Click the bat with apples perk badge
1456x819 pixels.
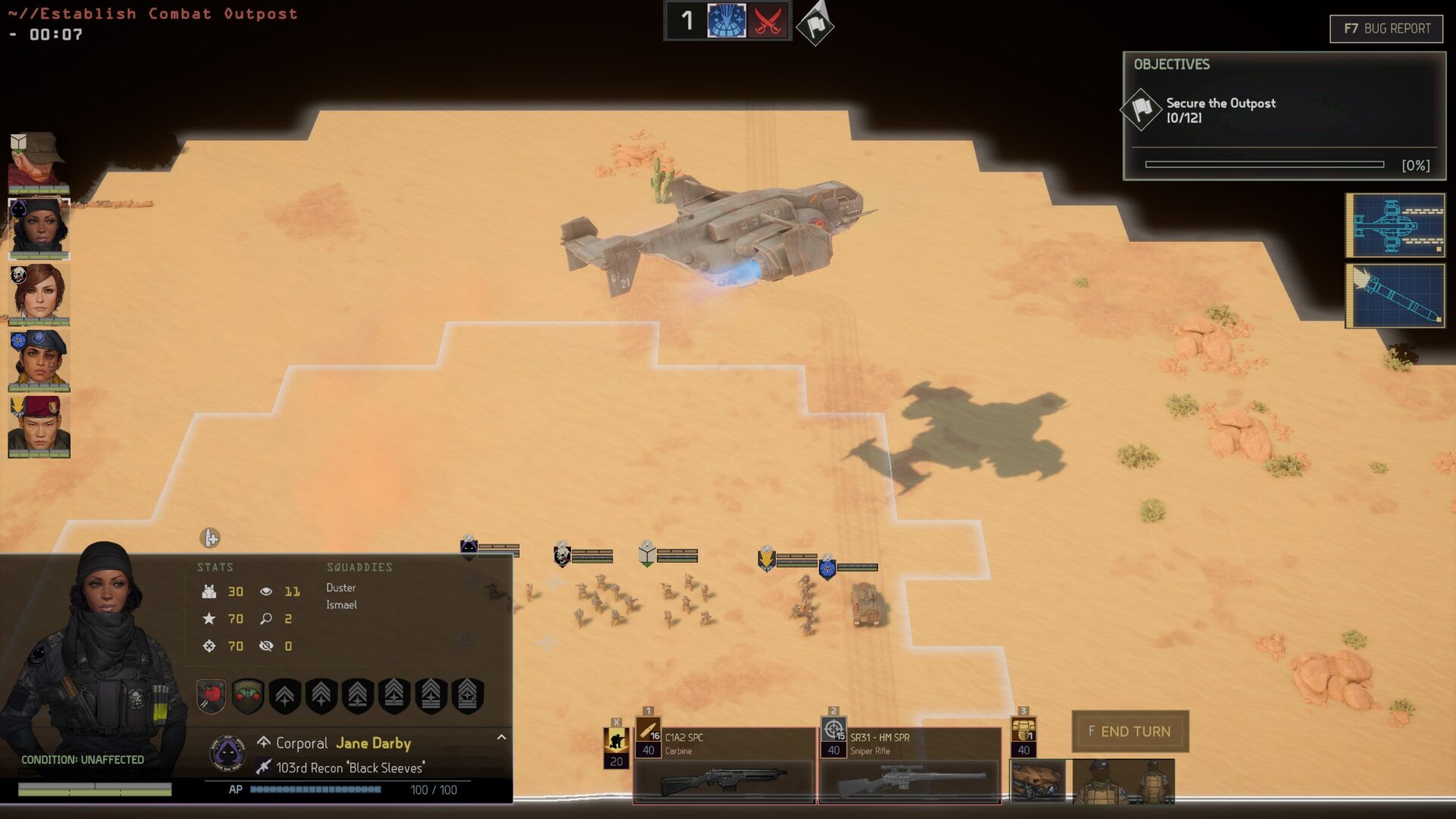pyautogui.click(x=248, y=695)
